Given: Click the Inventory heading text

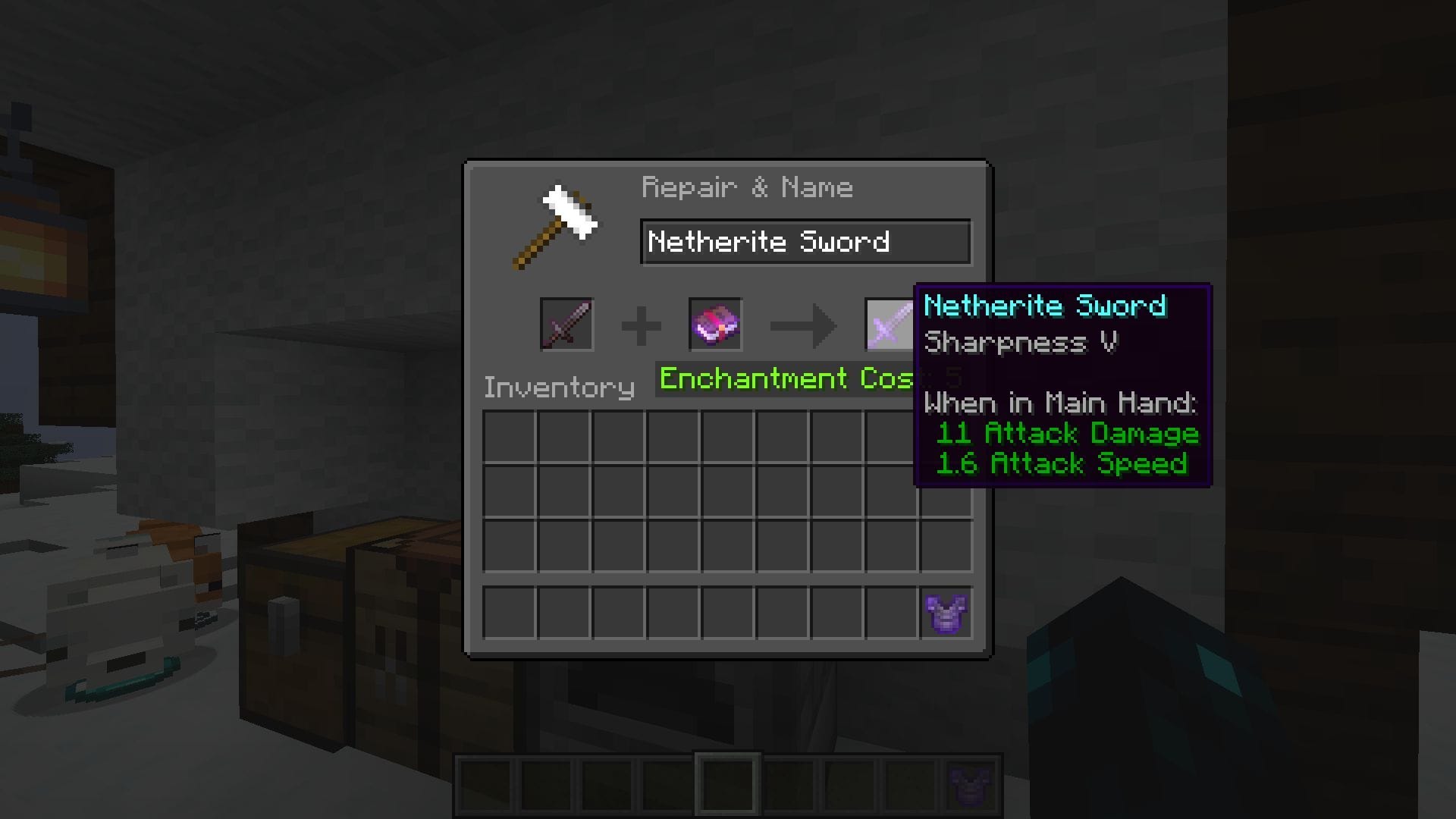Looking at the screenshot, I should point(559,387).
